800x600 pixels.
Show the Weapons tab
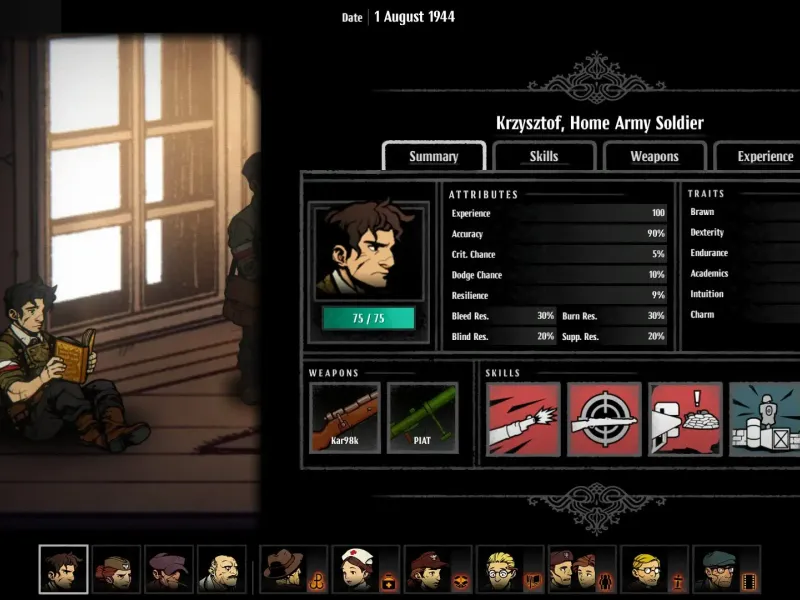pyautogui.click(x=654, y=157)
